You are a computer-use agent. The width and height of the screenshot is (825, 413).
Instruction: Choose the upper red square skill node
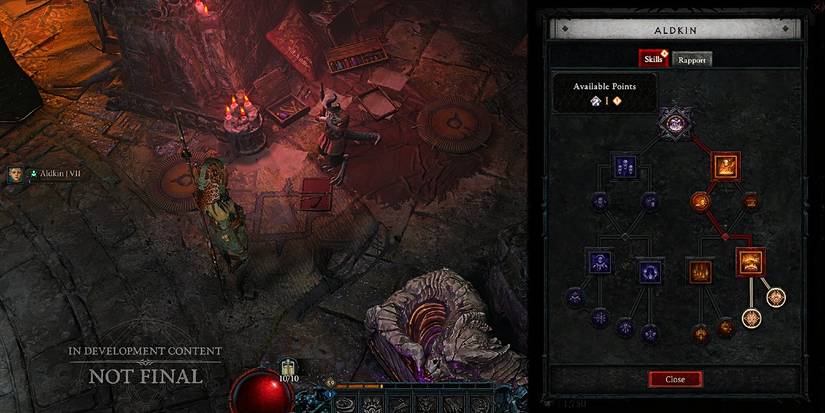click(x=723, y=165)
